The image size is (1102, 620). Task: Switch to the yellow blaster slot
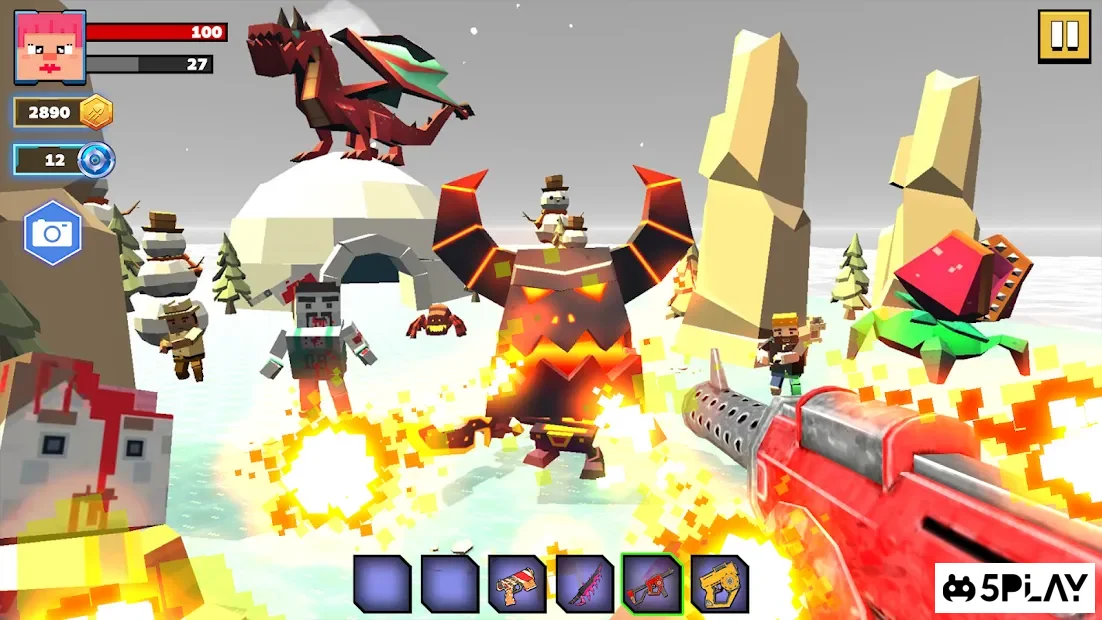click(719, 584)
